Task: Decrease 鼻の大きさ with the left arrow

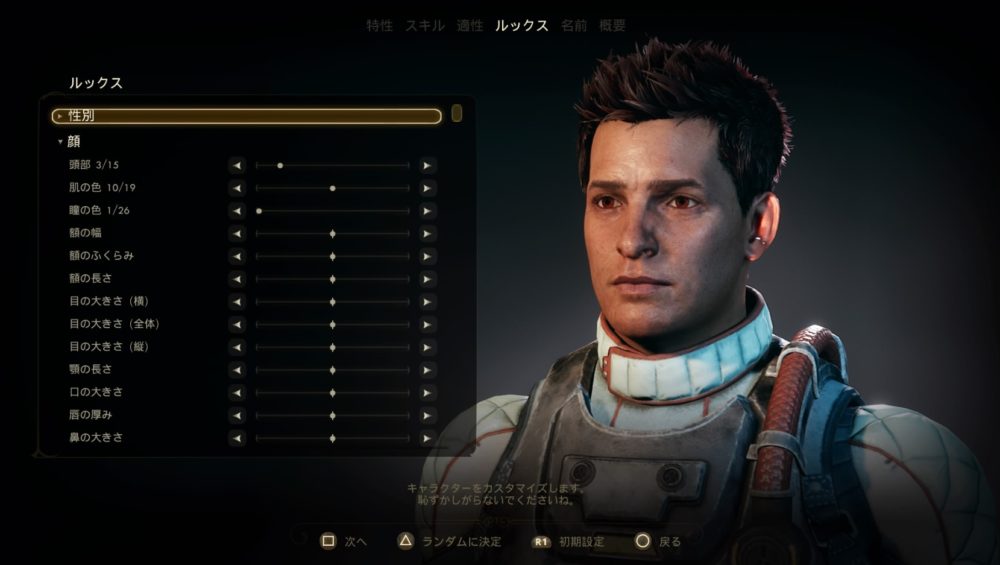Action: coord(237,438)
